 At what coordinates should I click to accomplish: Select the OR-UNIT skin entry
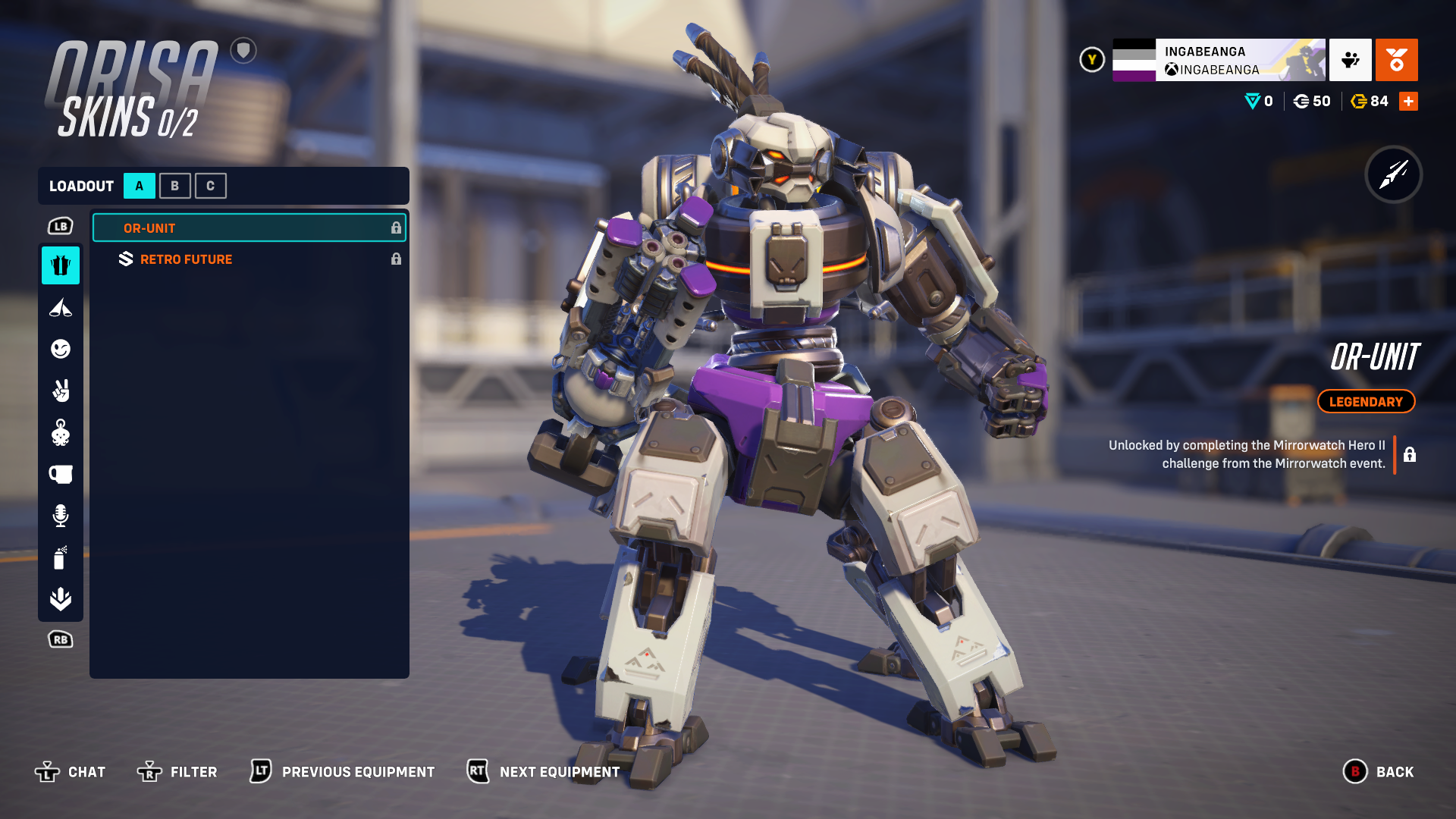[x=249, y=228]
